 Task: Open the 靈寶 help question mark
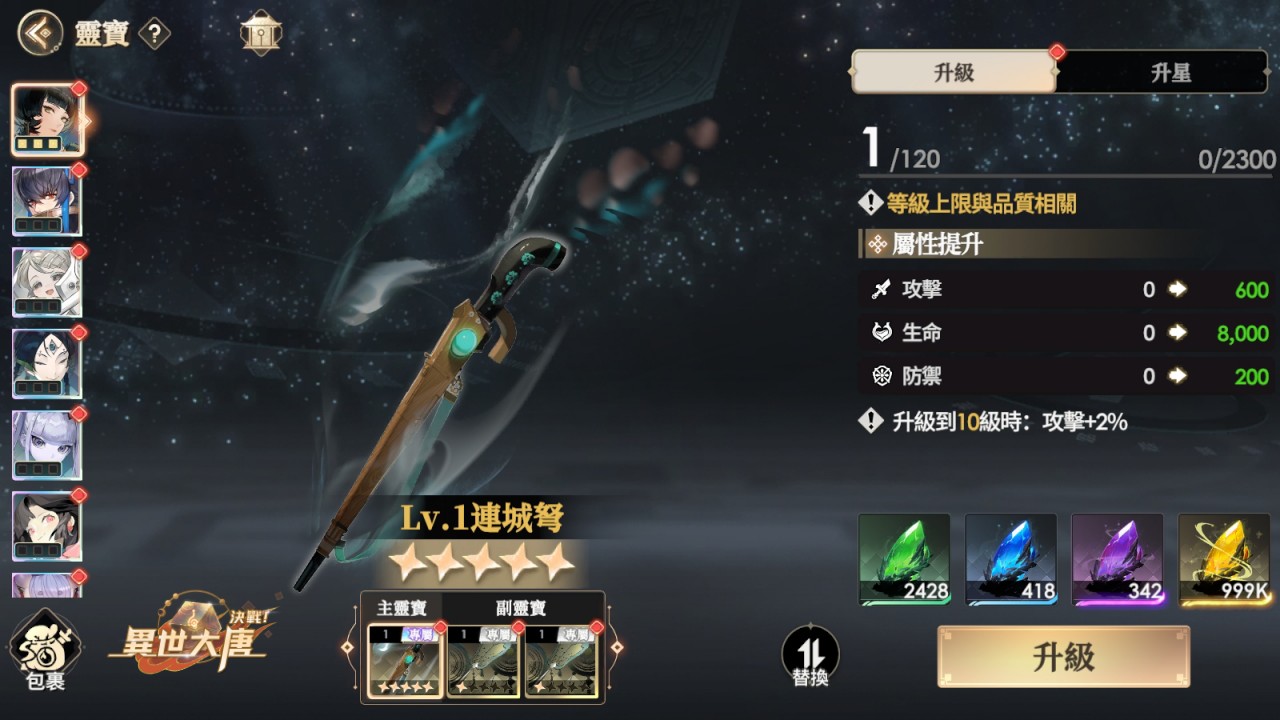pyautogui.click(x=154, y=34)
